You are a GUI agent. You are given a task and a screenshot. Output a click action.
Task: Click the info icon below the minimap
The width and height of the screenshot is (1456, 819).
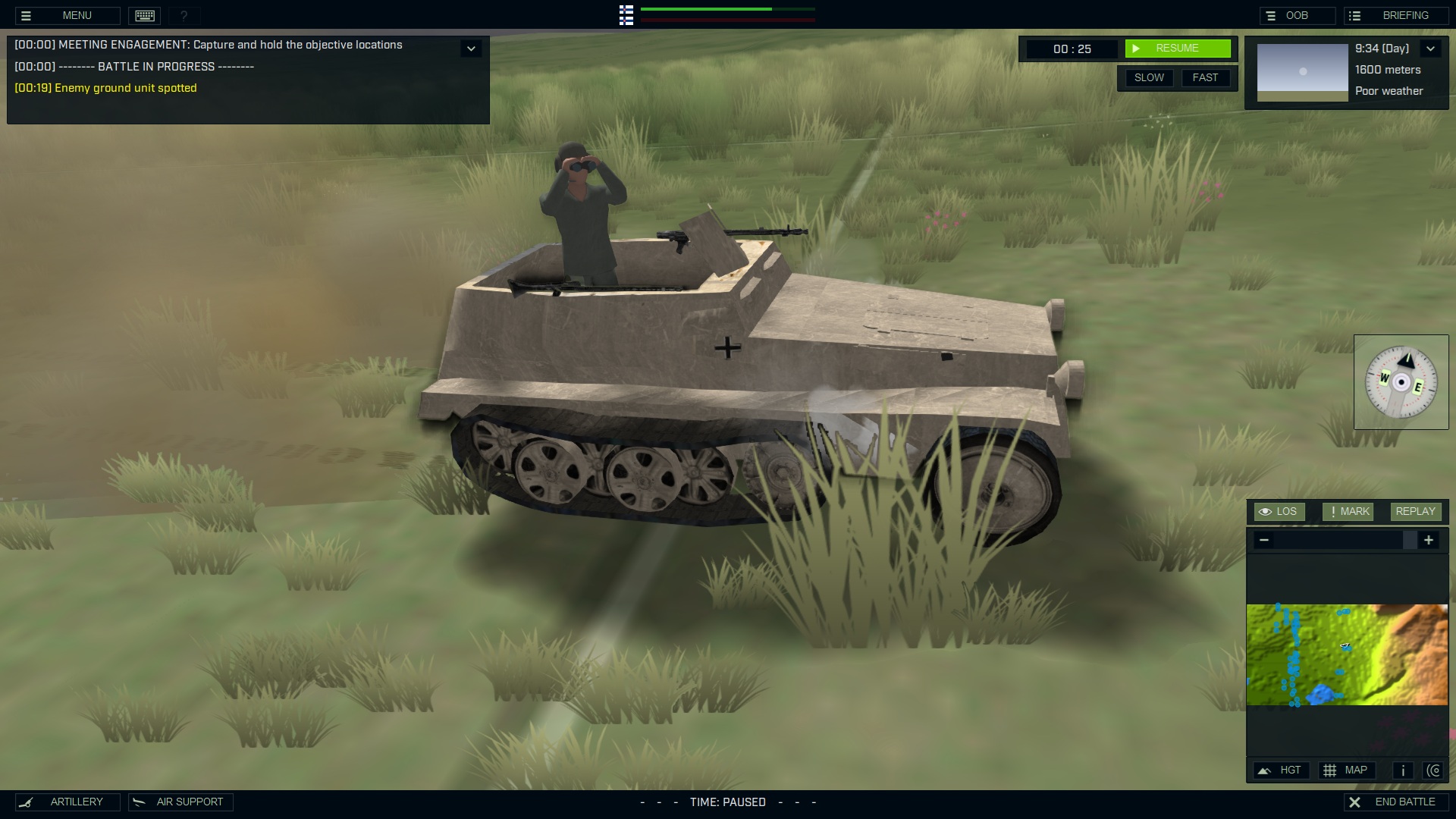tap(1403, 770)
